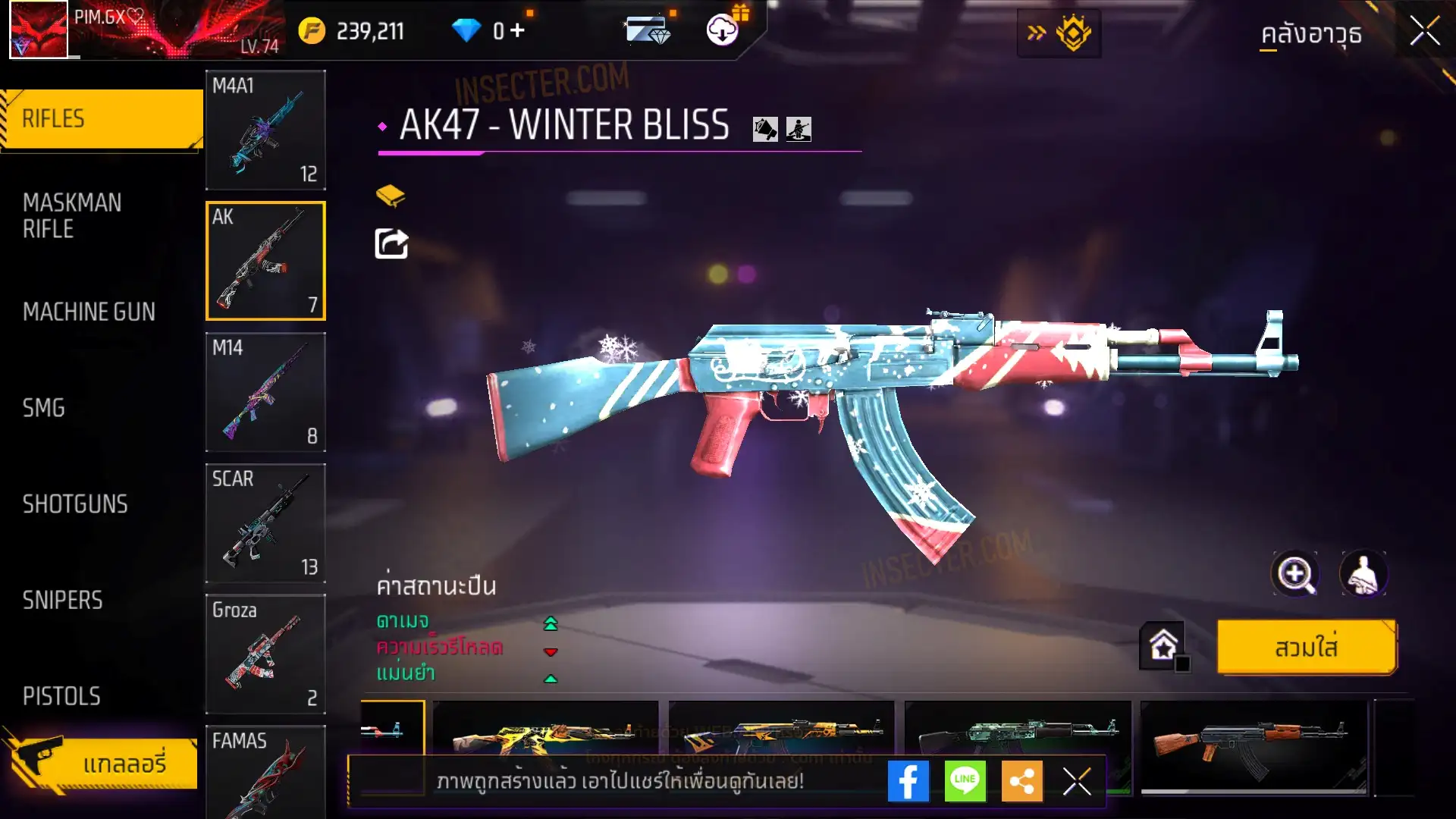Open the MACHINE GUN category
1456x819 pixels.
pos(89,312)
